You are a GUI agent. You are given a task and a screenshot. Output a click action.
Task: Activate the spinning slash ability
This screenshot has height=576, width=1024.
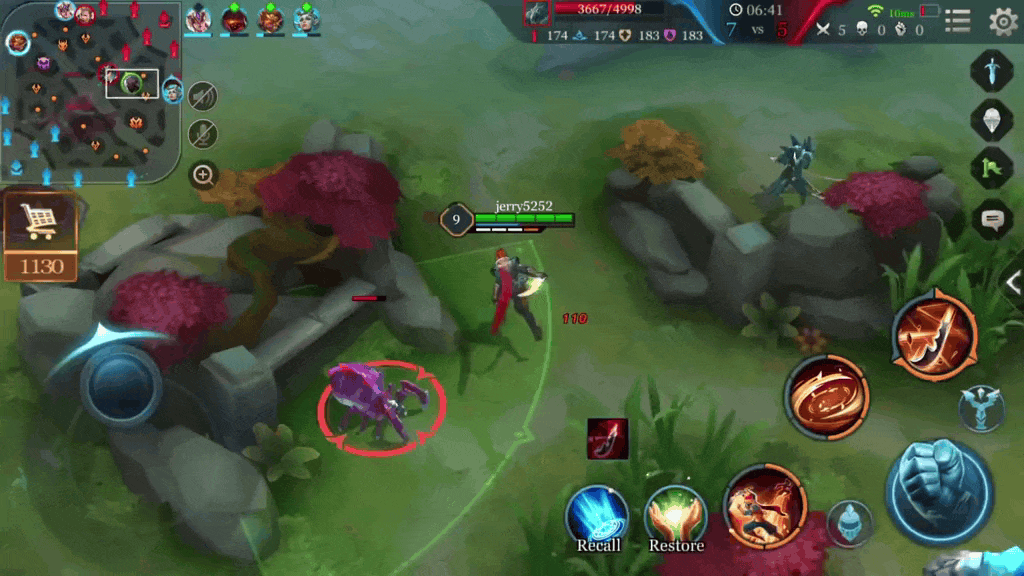826,398
